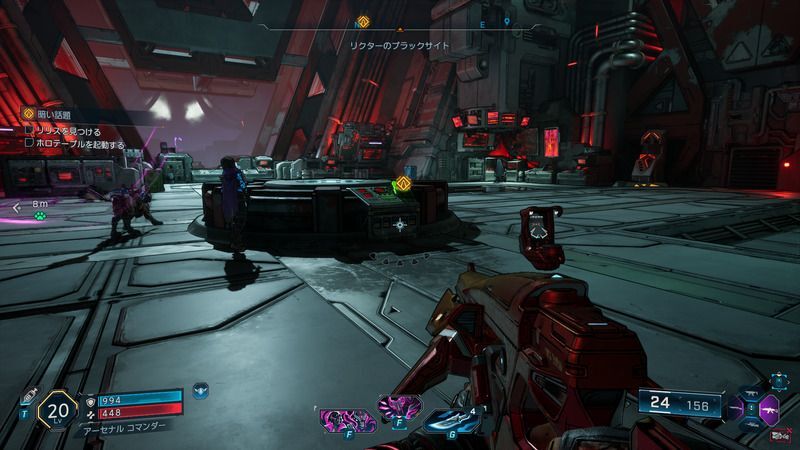Click the ホロテーブルを起動する objective checkbox
The width and height of the screenshot is (800, 450).
tap(31, 144)
